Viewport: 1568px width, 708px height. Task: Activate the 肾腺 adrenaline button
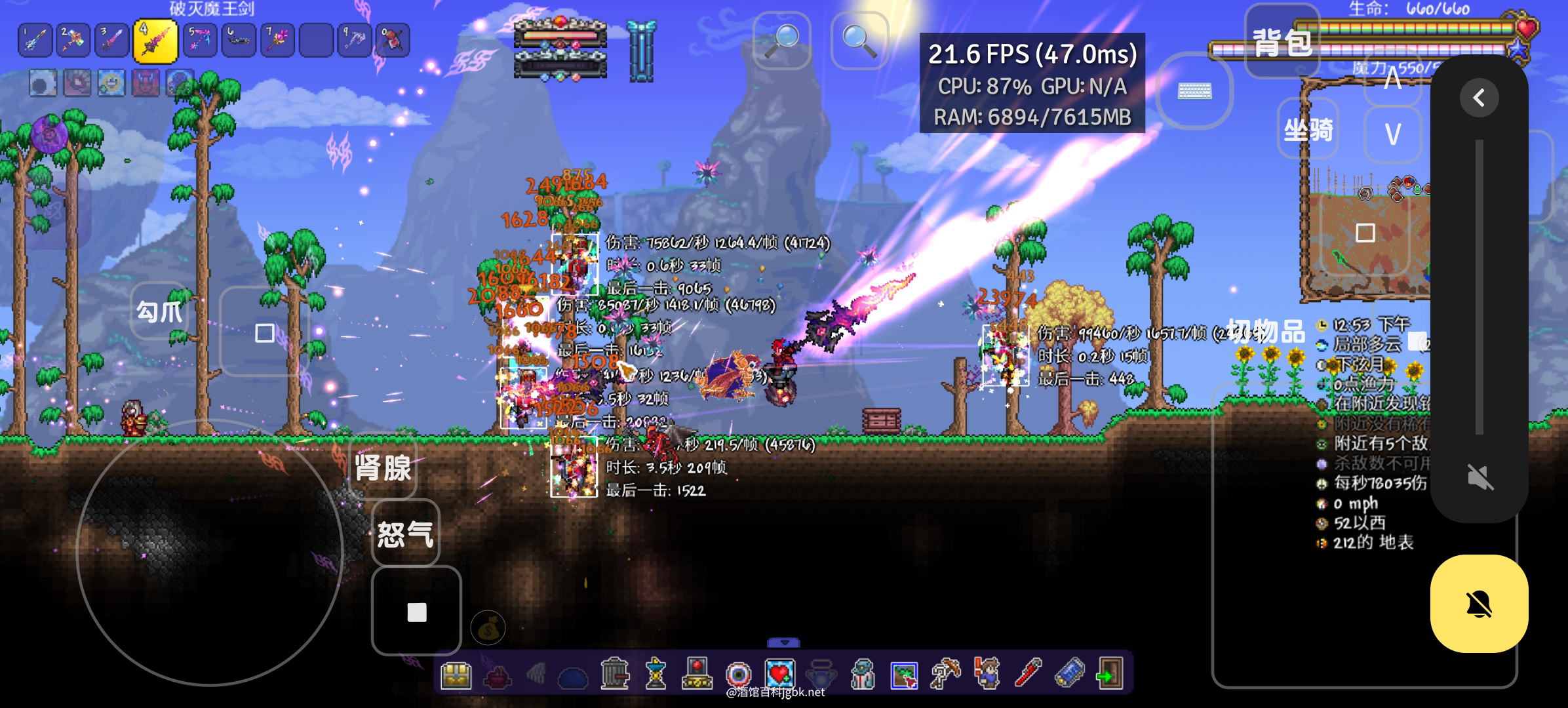click(383, 468)
